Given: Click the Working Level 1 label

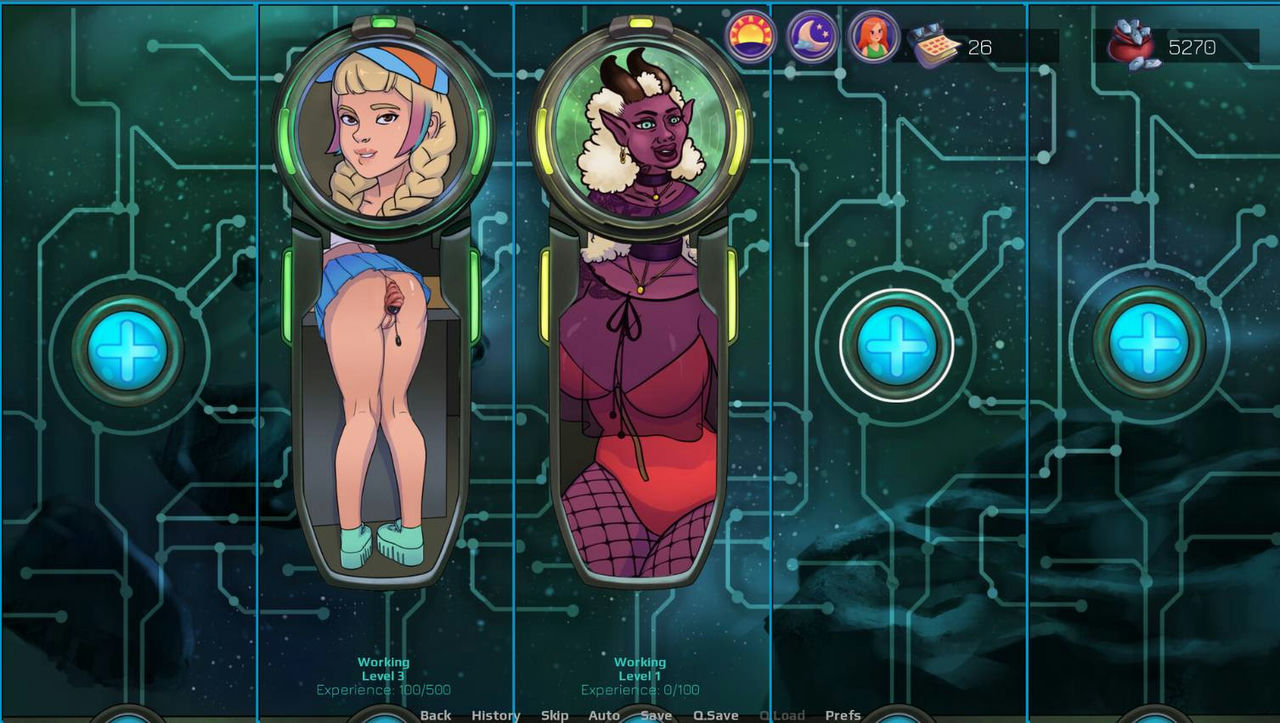Looking at the screenshot, I should 640,675.
